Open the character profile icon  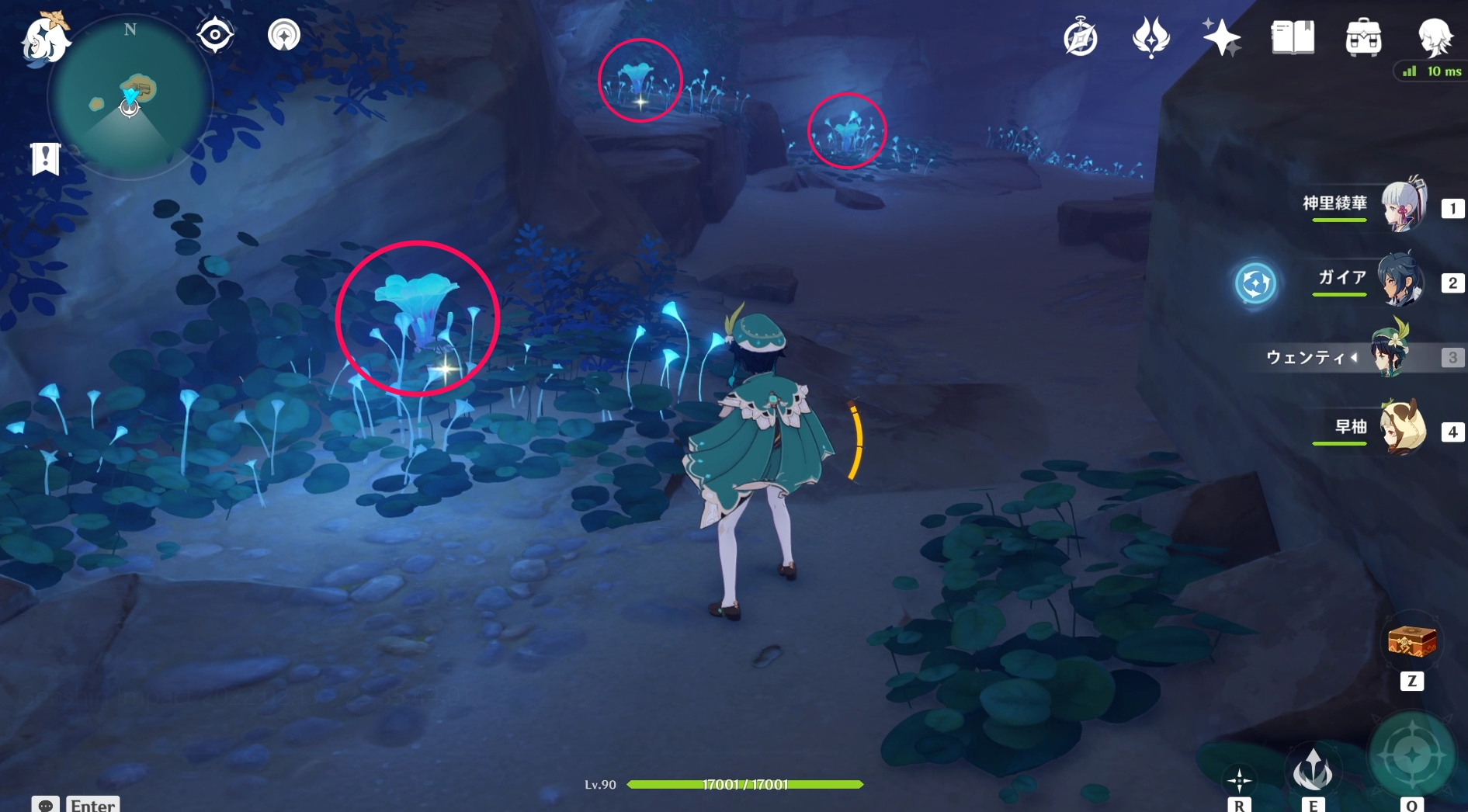coord(1434,36)
